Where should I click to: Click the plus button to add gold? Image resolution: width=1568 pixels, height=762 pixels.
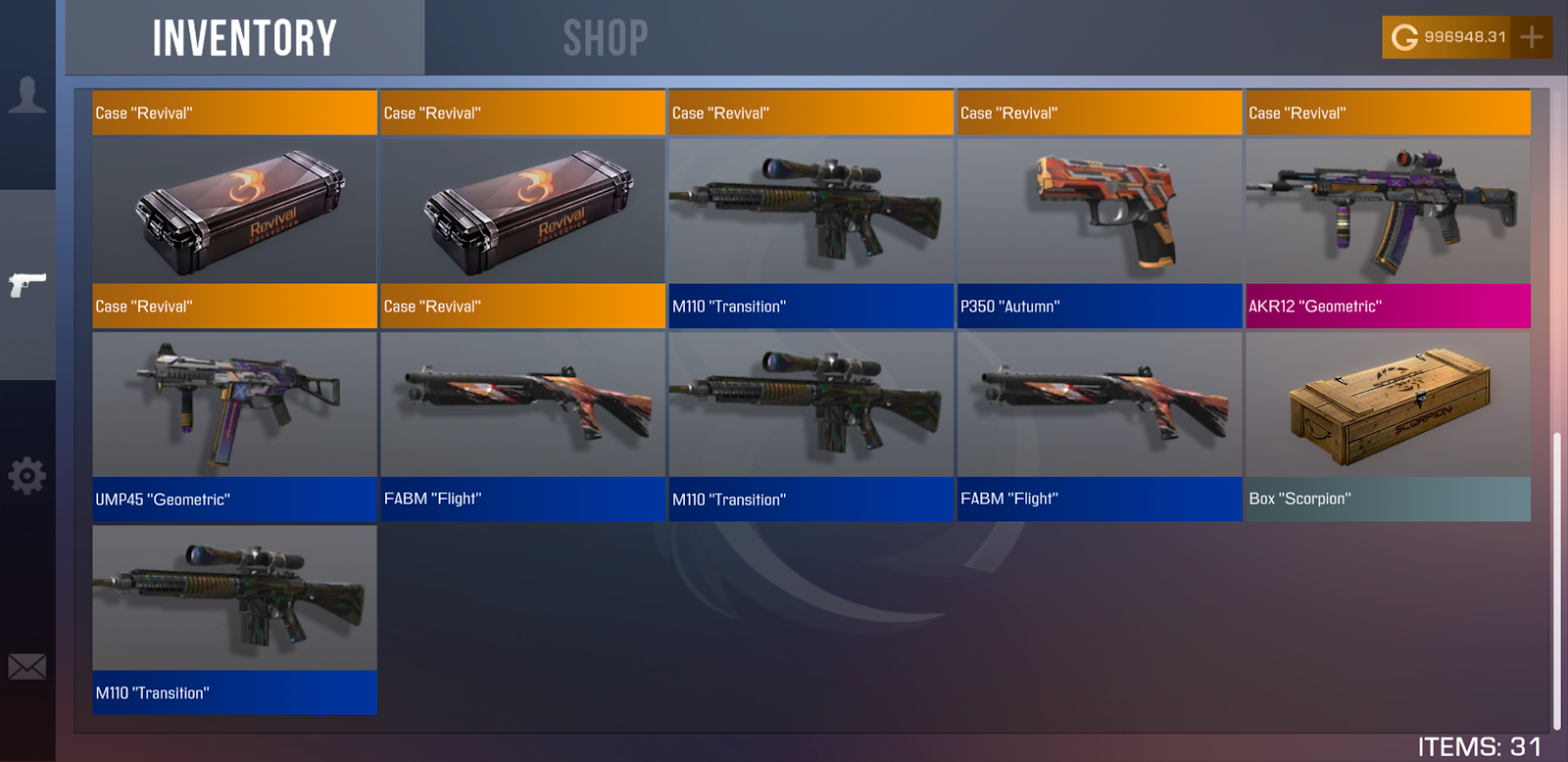click(x=1531, y=37)
